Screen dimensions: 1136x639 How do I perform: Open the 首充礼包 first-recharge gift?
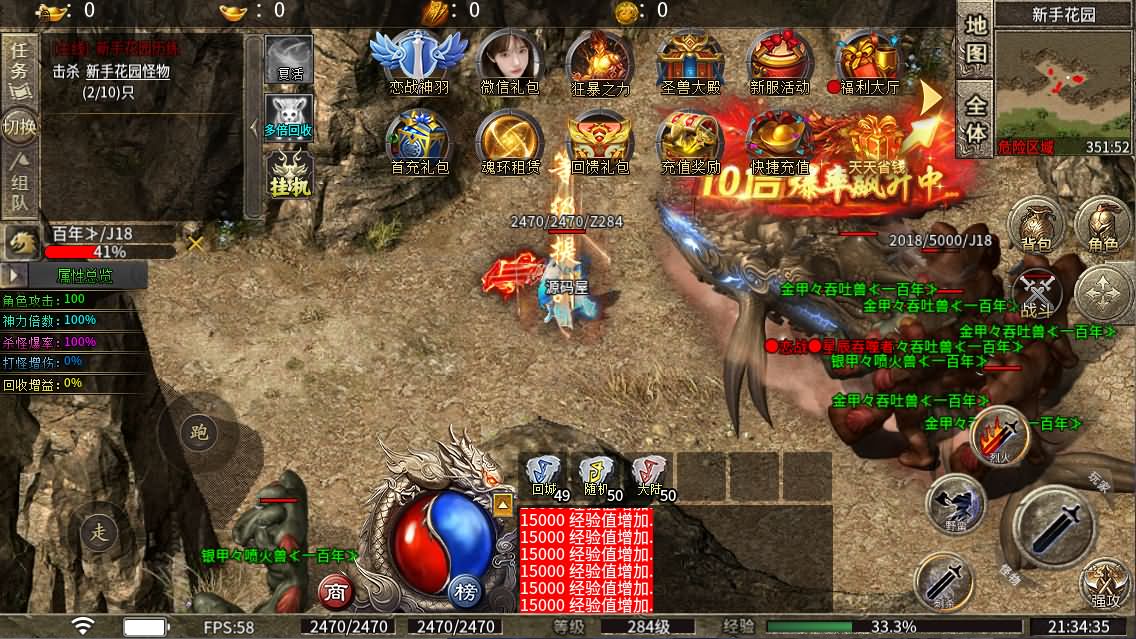(x=419, y=142)
